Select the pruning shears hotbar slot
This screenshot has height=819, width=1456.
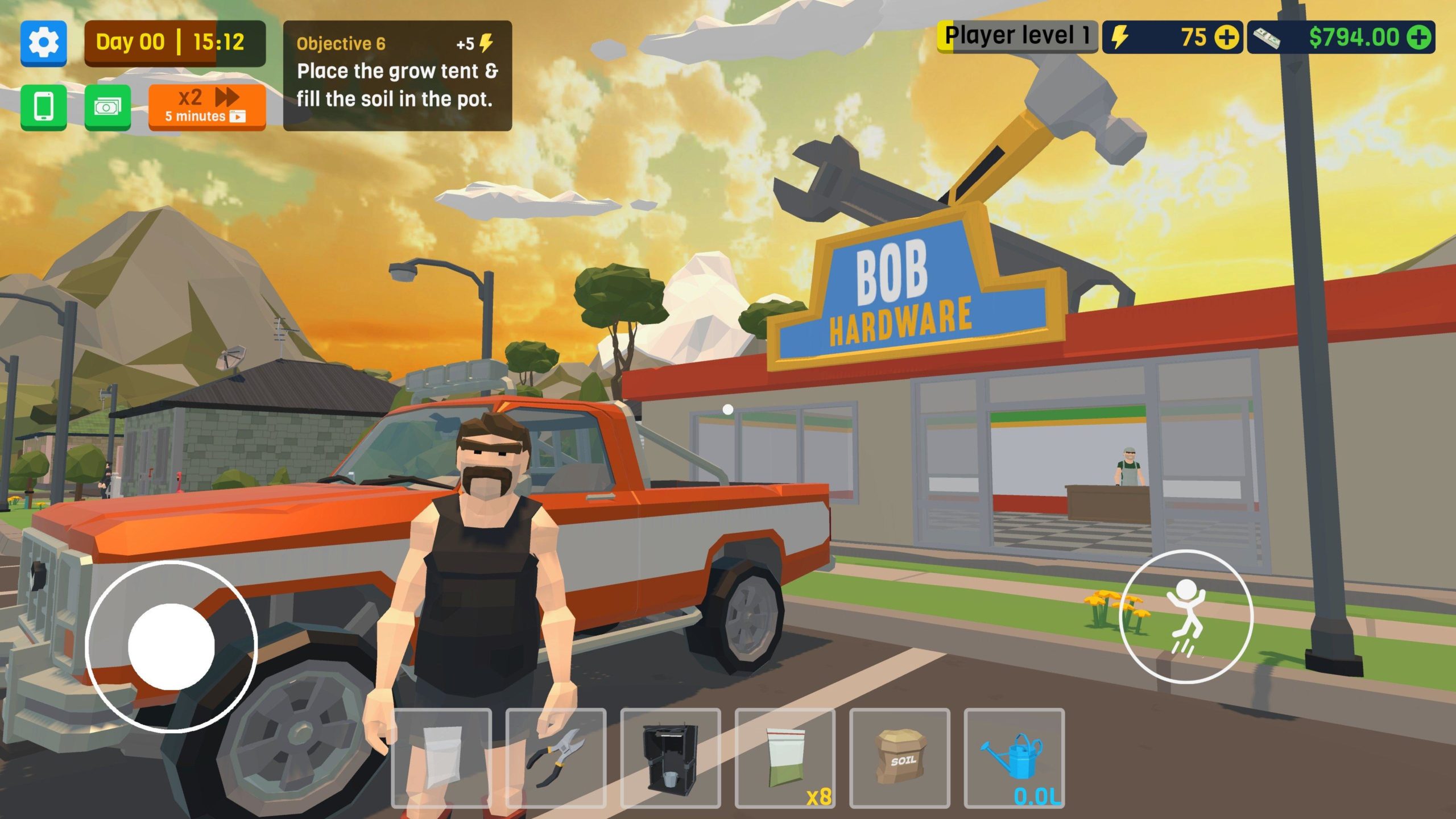click(x=556, y=758)
